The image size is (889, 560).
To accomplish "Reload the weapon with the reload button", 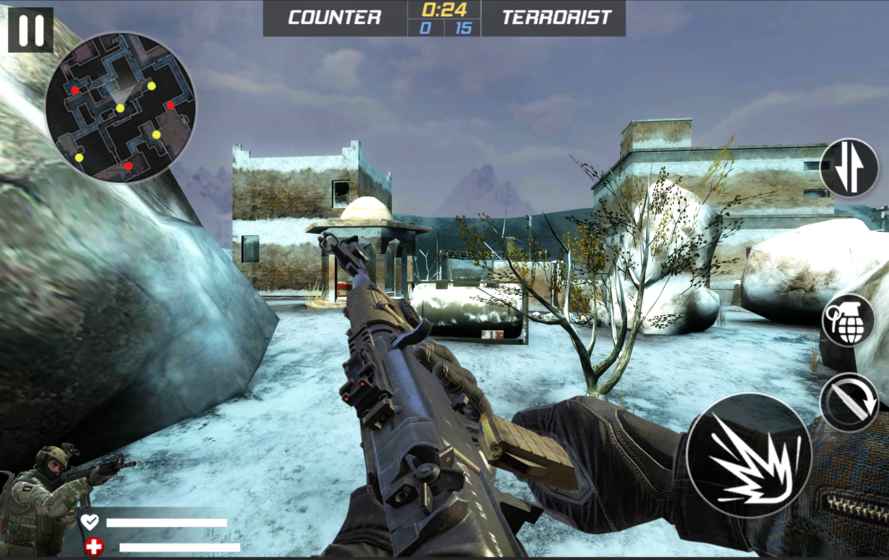I will [x=849, y=402].
